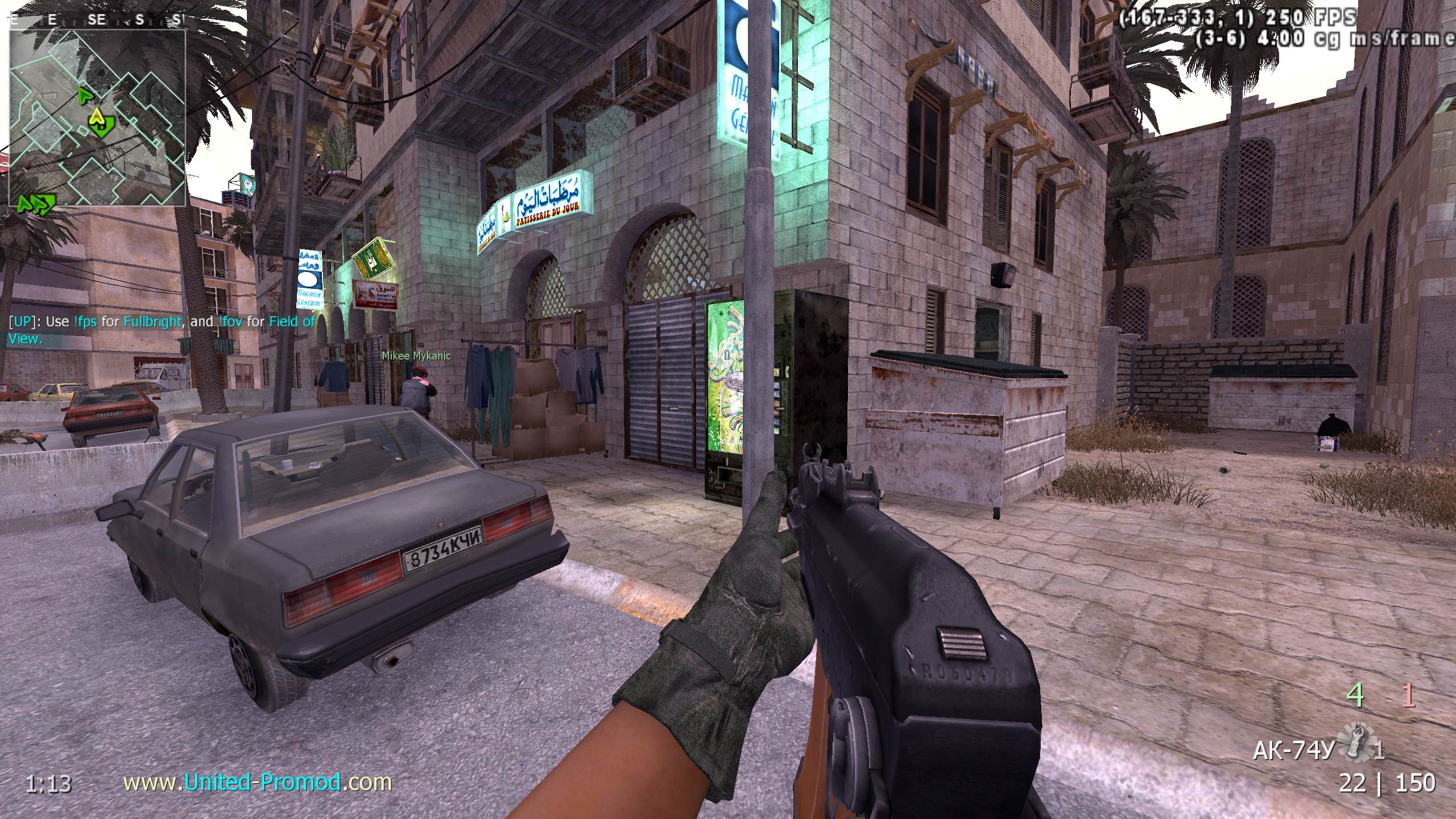Select the yellow player arrow on the minimap
Image resolution: width=1456 pixels, height=819 pixels.
click(99, 120)
